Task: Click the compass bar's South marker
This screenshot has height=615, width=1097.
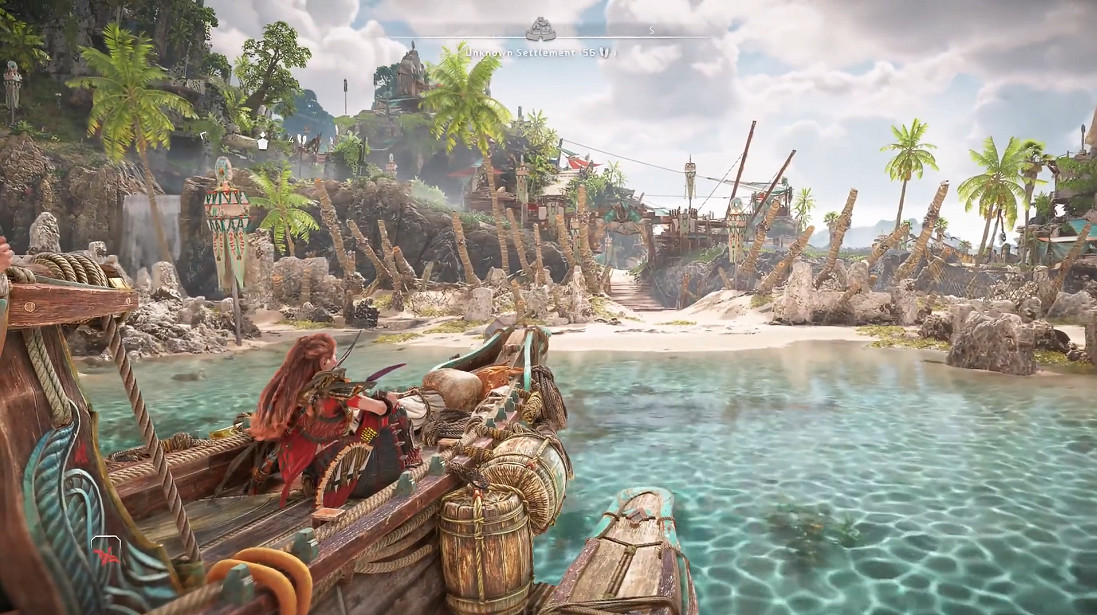Action: coord(651,31)
